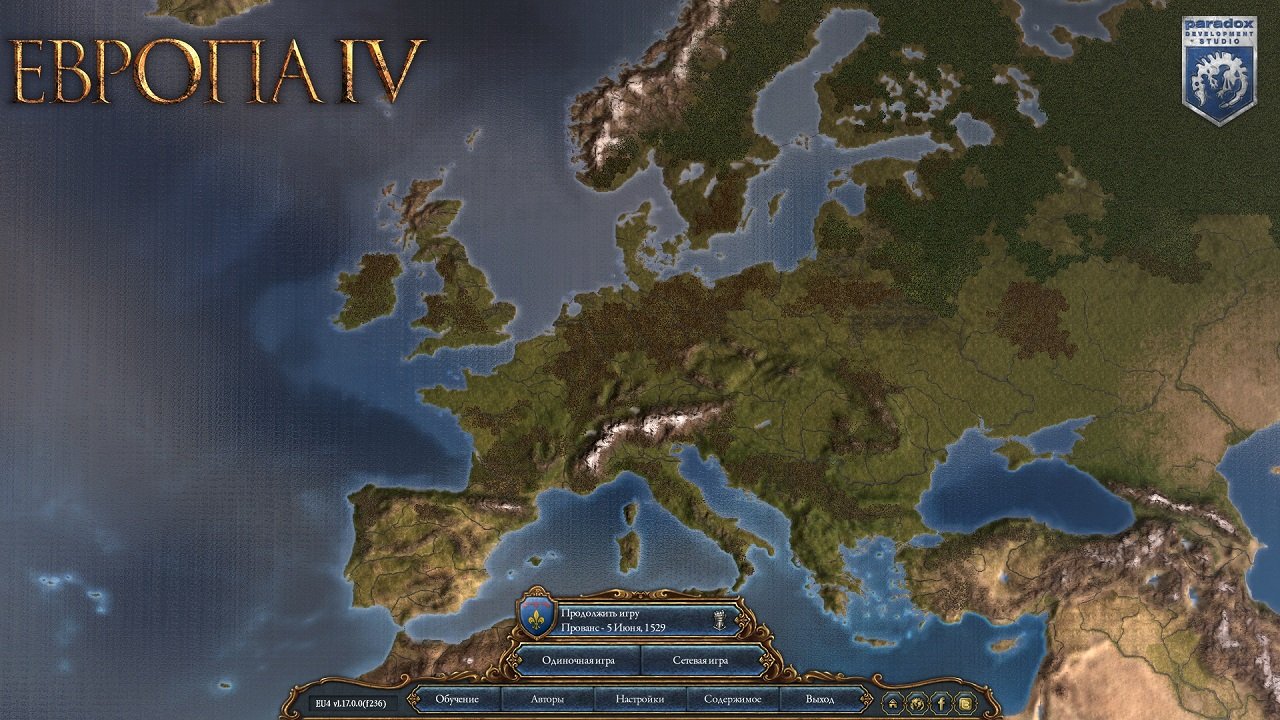The image size is (1280, 720).
Task: Open the EU4 website via home icon
Action: click(x=892, y=703)
